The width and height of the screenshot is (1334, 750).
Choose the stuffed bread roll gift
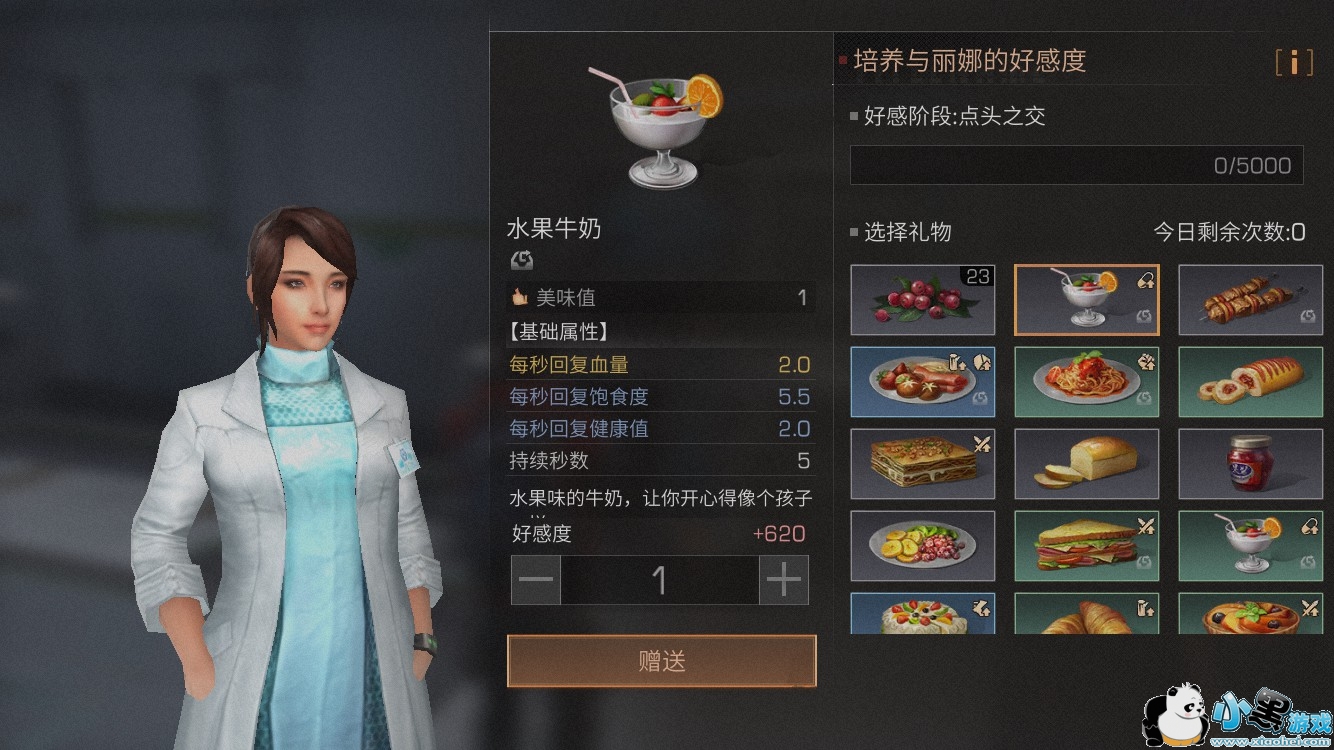[1250, 381]
